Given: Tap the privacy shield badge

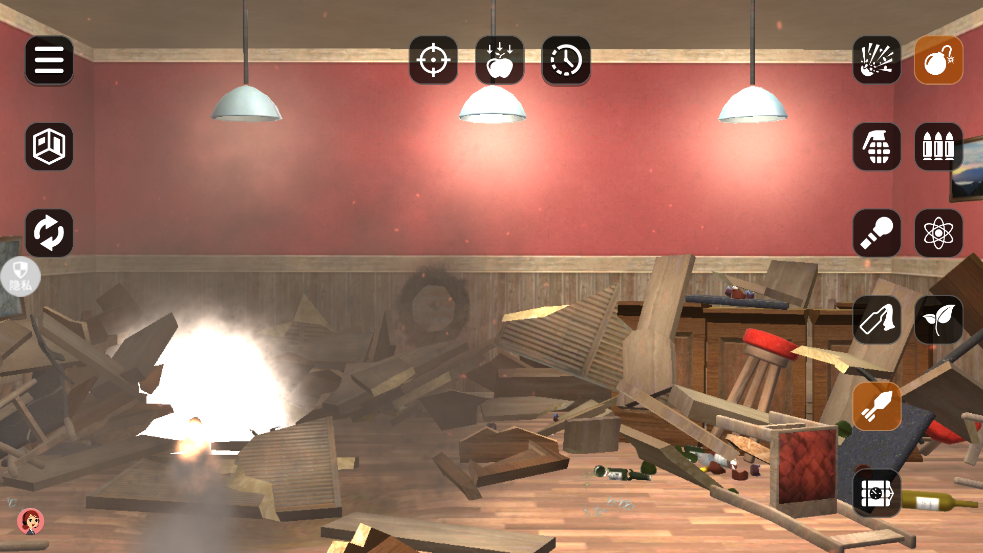Looking at the screenshot, I should pyautogui.click(x=21, y=276).
